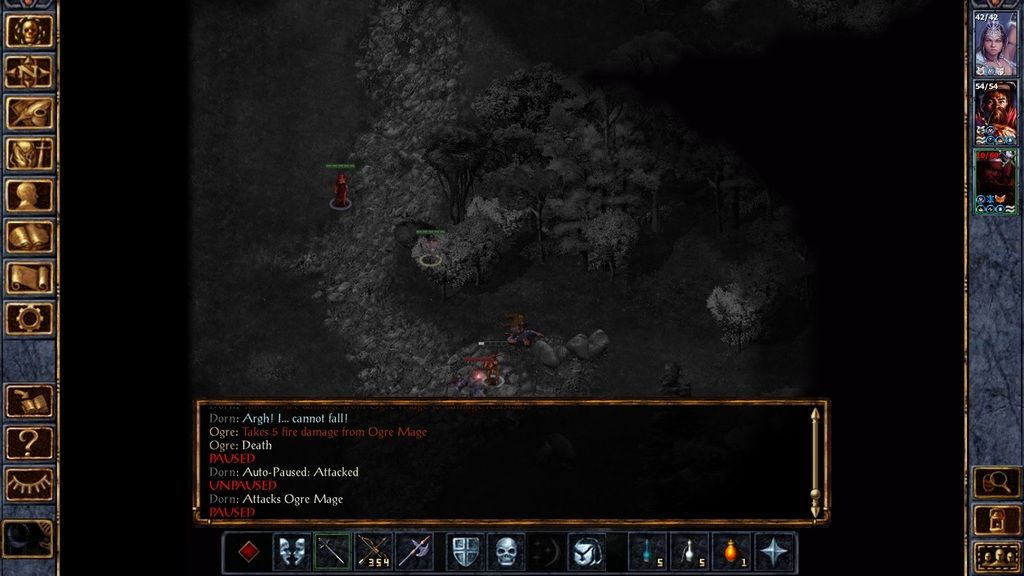This screenshot has width=1024, height=576.
Task: Select all party members
Action: [x=996, y=556]
